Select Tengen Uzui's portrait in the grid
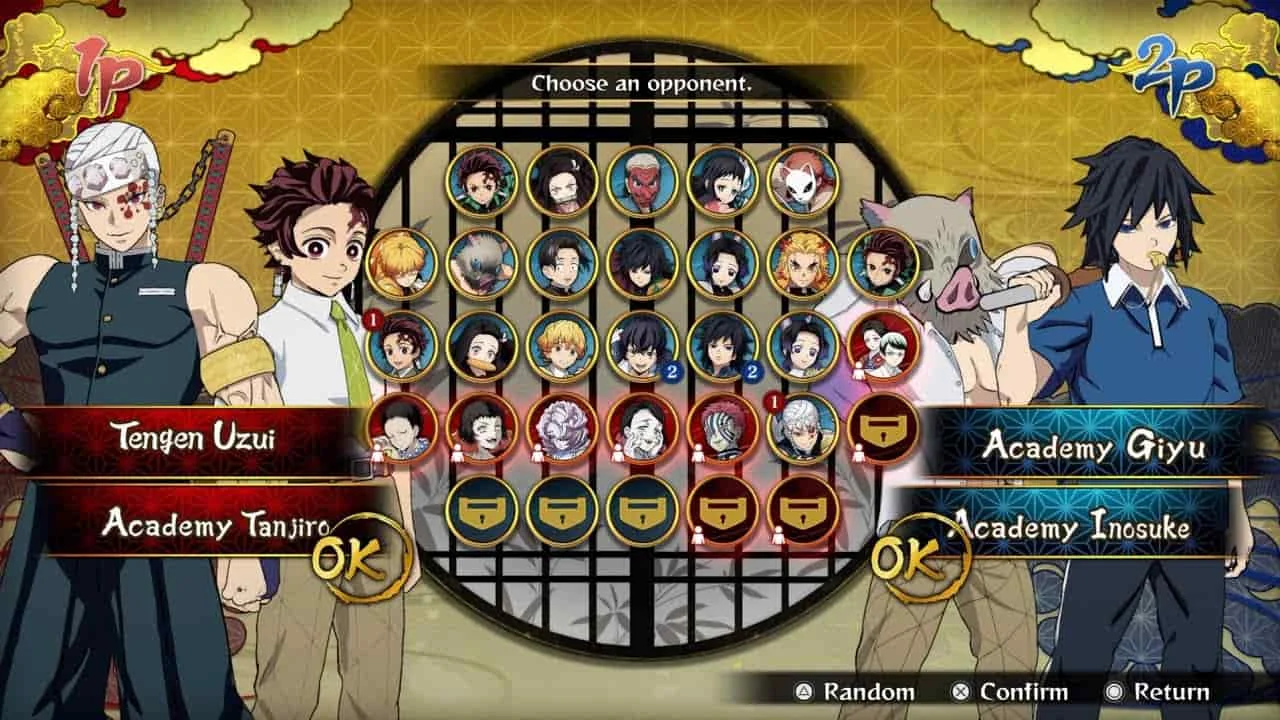Image resolution: width=1280 pixels, height=720 pixels. (802, 427)
